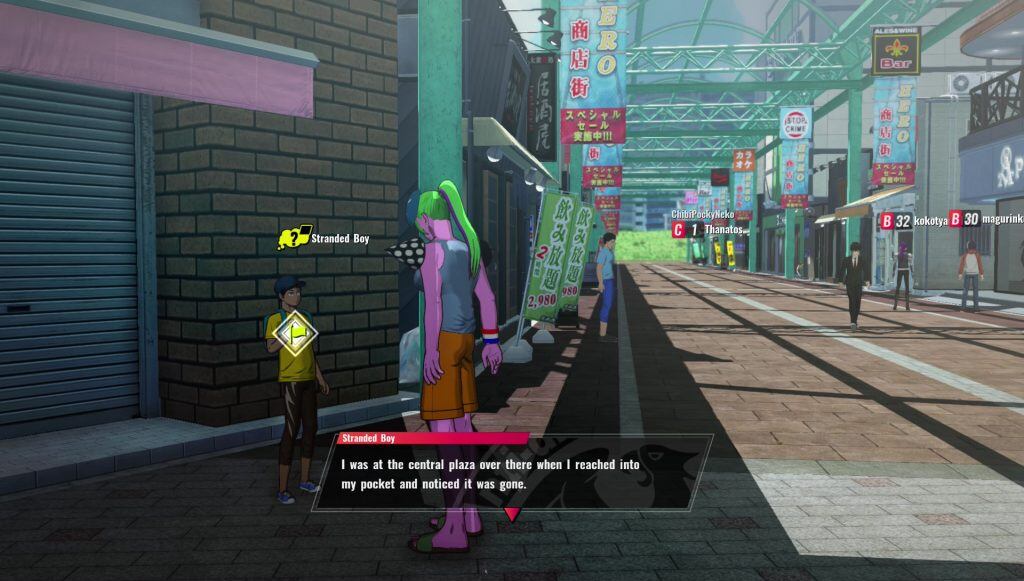Image resolution: width=1024 pixels, height=581 pixels.
Task: Click the Stranded Boy dialogue text box
Action: coord(512,473)
